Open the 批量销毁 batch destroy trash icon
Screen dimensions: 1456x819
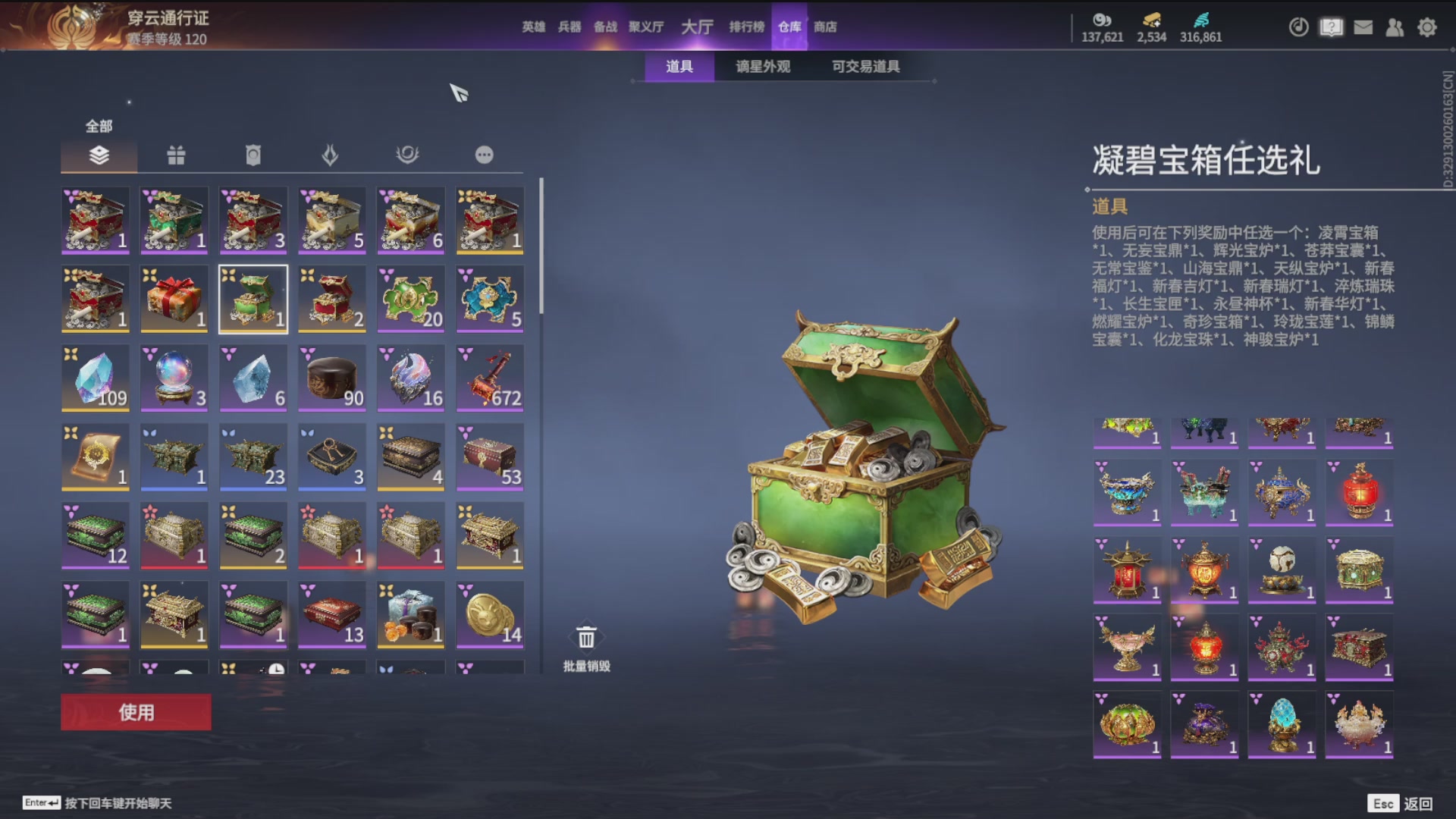click(x=585, y=637)
